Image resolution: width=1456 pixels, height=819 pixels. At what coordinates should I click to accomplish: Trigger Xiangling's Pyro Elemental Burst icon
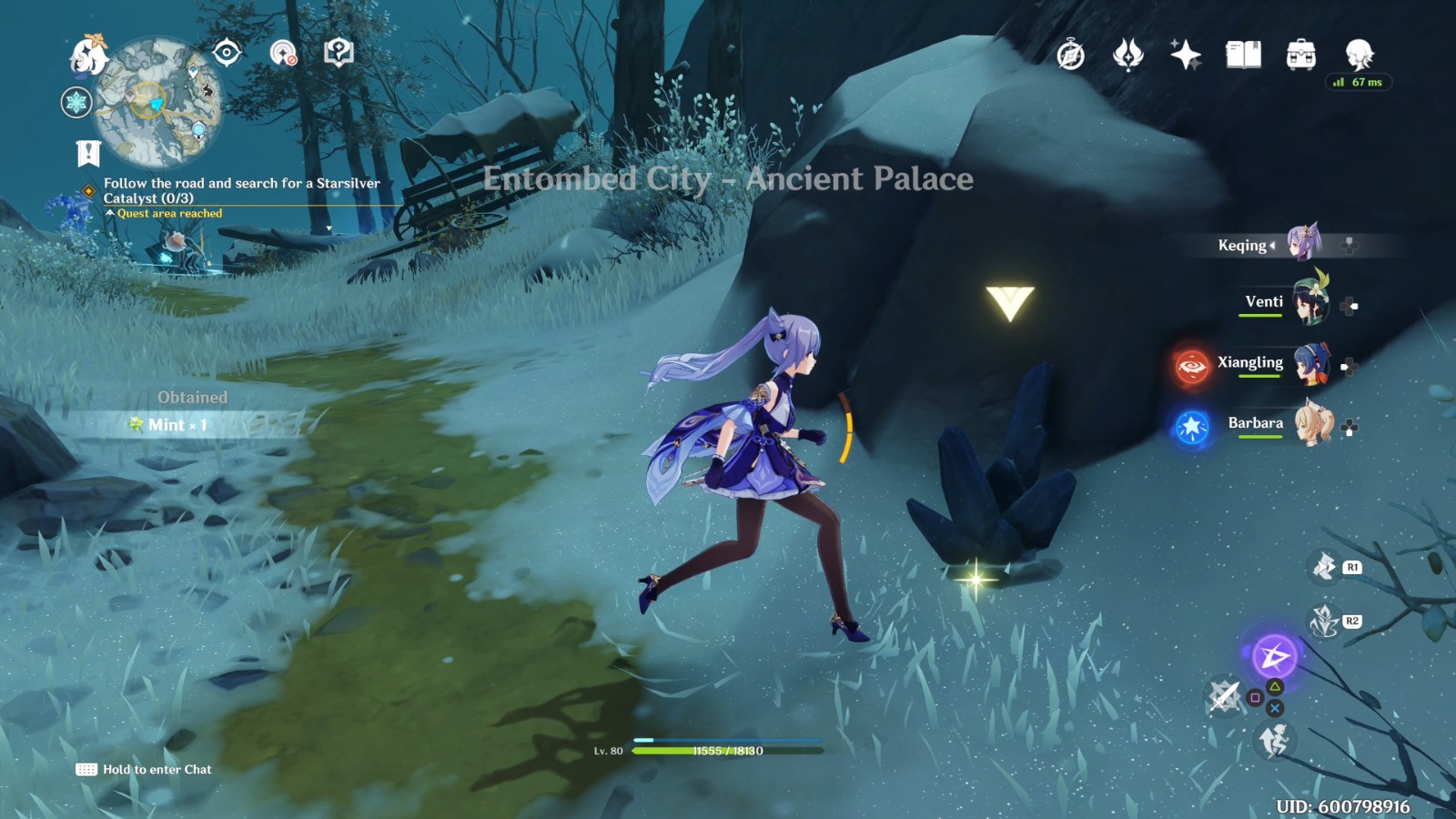(x=1189, y=362)
